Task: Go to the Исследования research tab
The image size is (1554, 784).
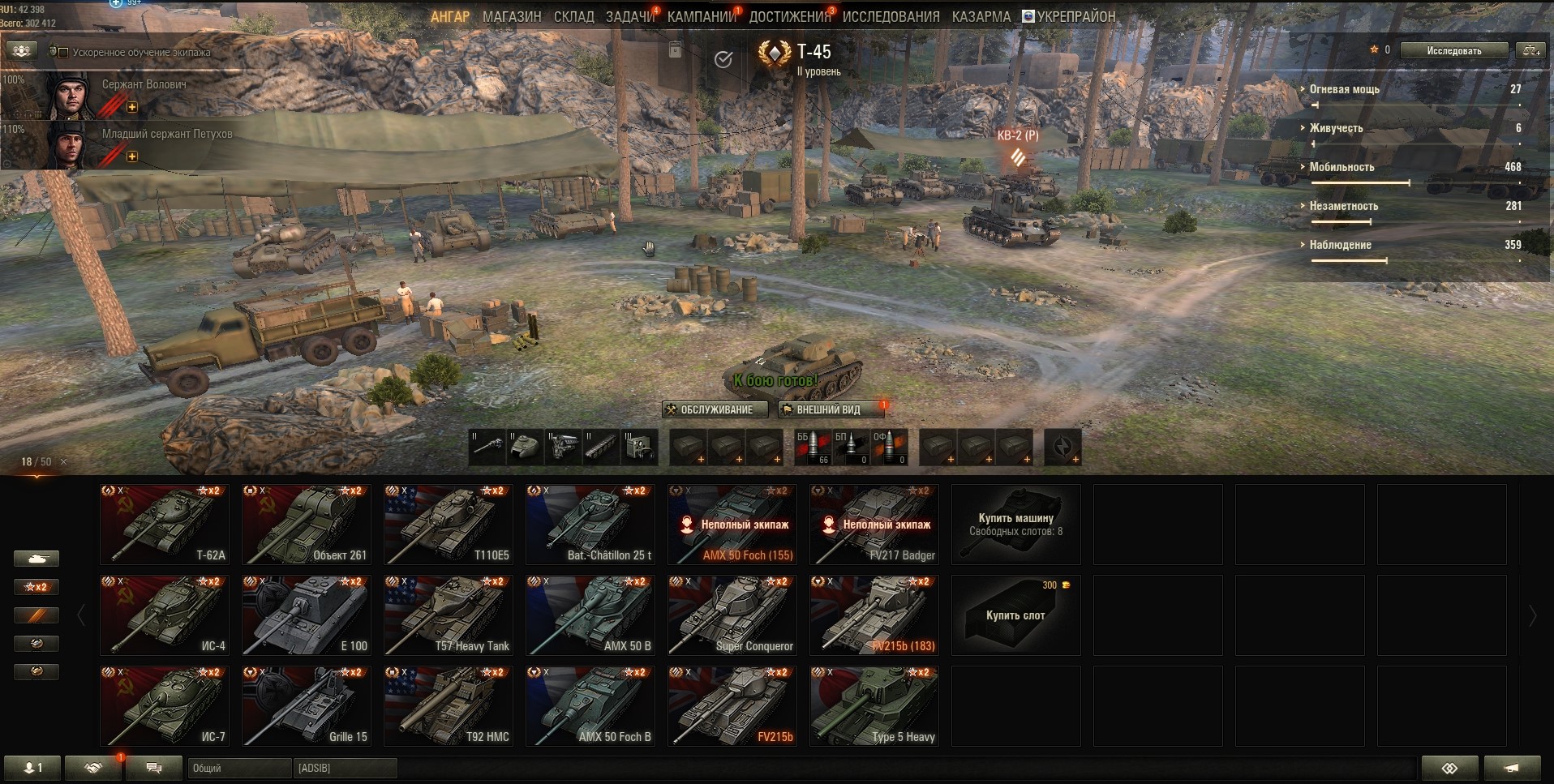Action: (x=891, y=16)
